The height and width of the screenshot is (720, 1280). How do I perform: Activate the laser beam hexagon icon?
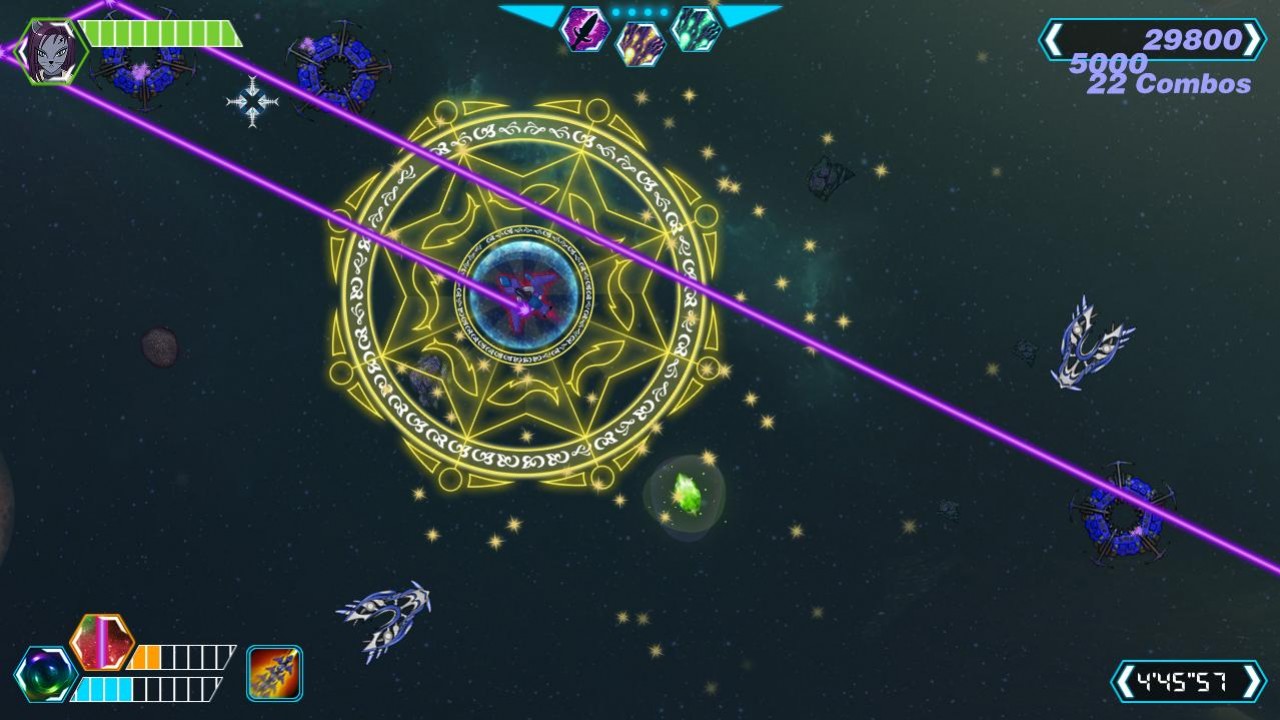point(100,645)
